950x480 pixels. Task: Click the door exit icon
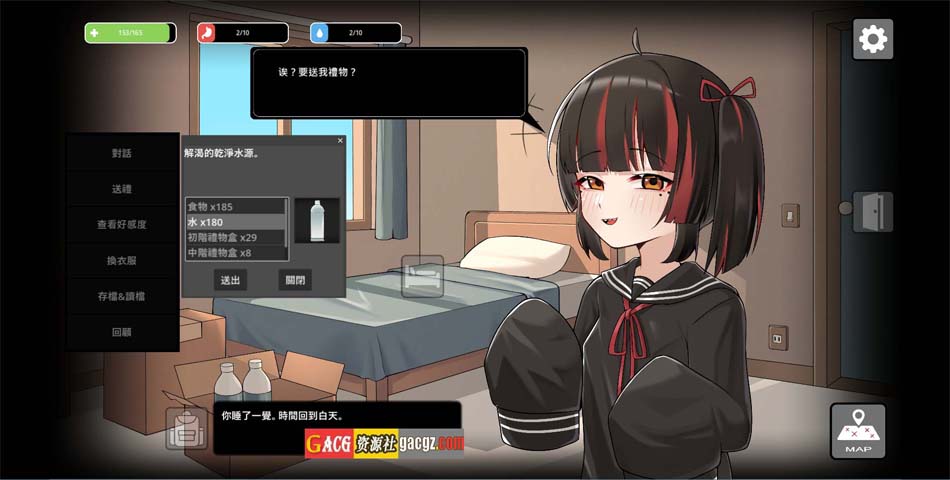(x=872, y=212)
